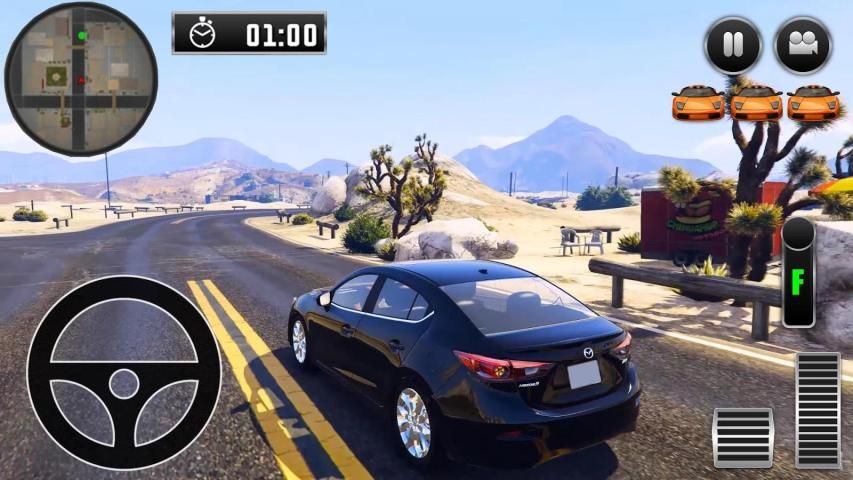This screenshot has width=853, height=480.
Task: Click the circular minimap
Action: (x=80, y=79)
